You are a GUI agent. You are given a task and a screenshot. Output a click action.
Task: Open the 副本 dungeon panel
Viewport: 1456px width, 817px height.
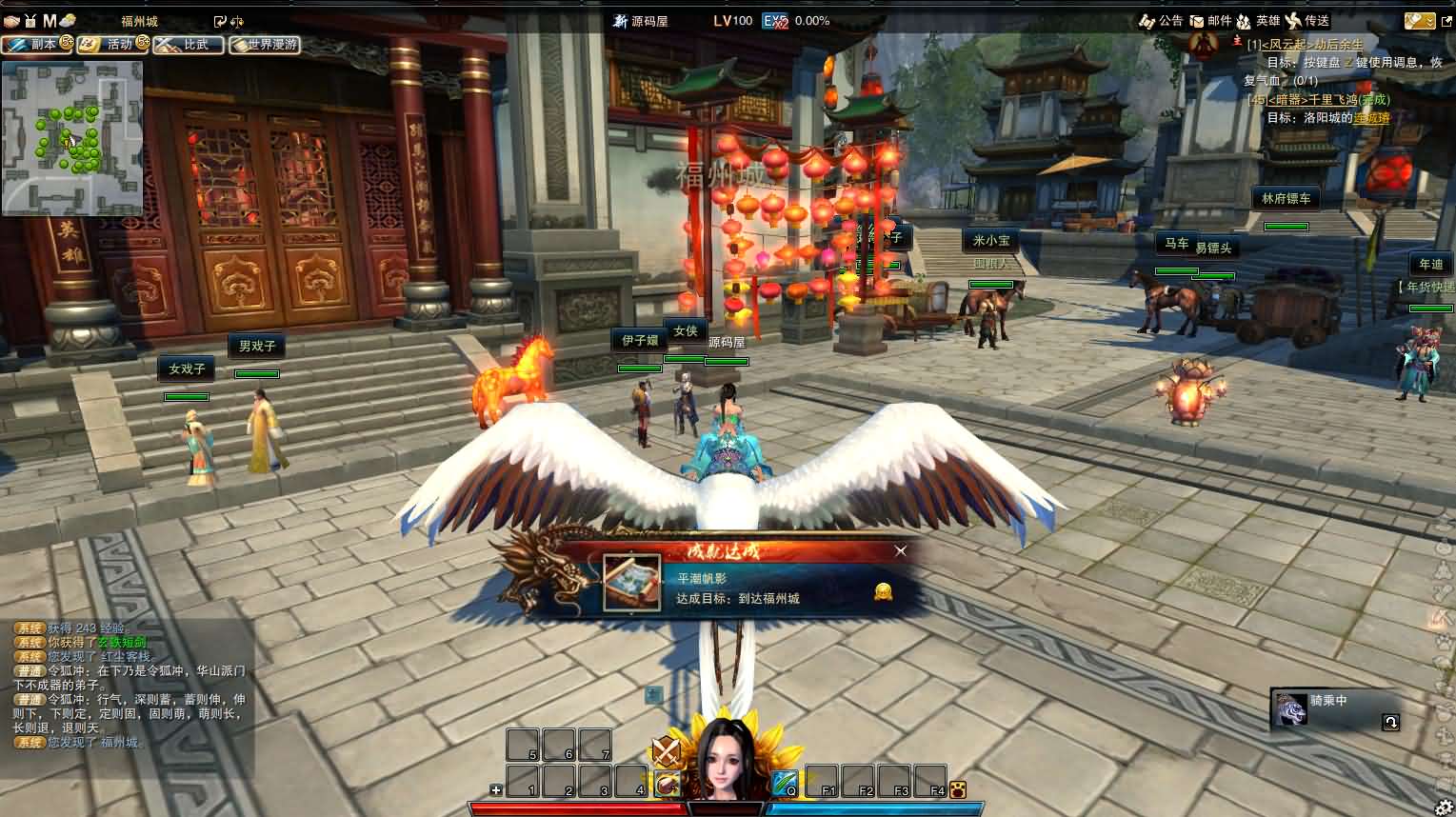pos(38,44)
